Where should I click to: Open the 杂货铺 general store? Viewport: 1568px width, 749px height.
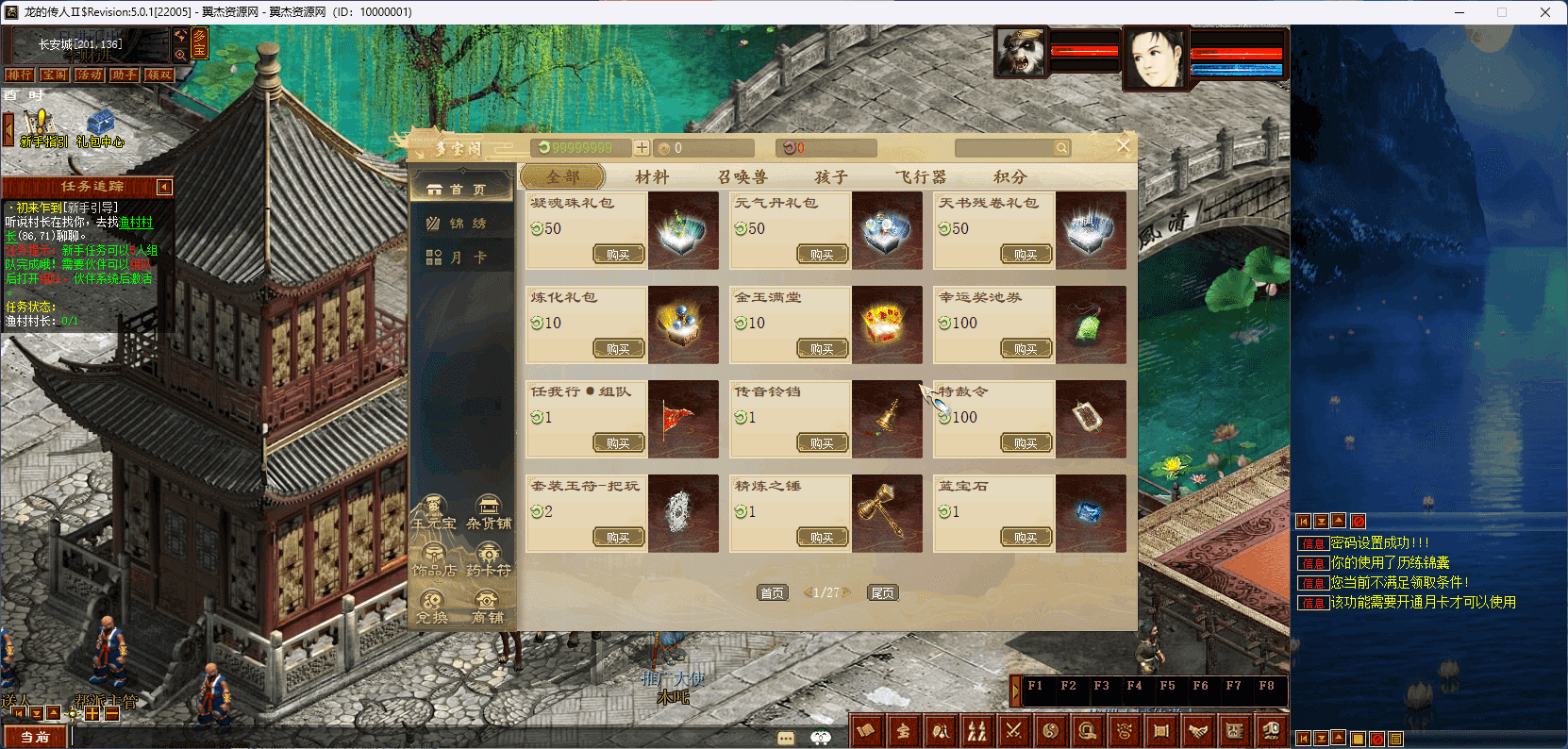tap(489, 512)
